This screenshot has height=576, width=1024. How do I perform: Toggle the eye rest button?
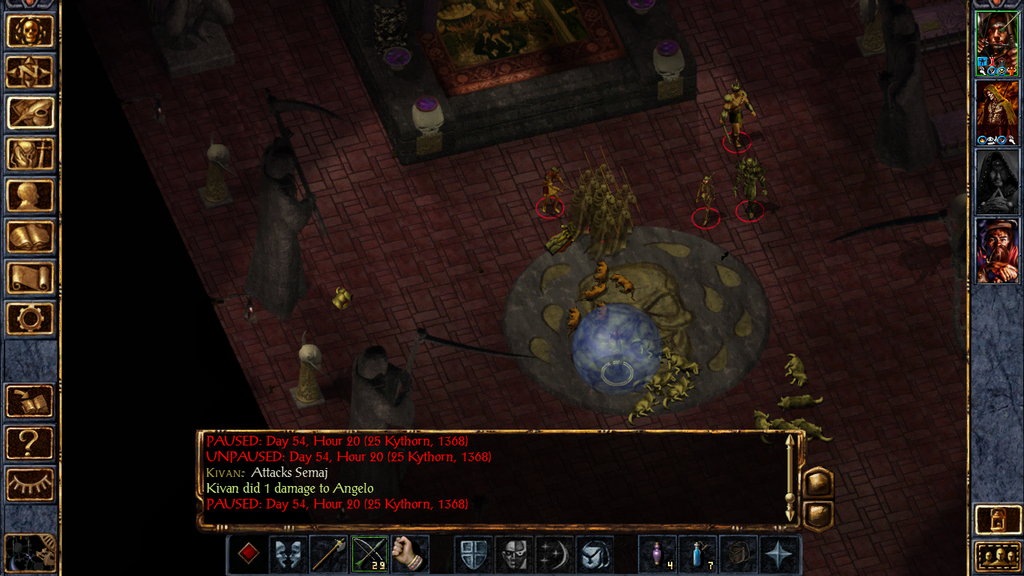tap(30, 484)
